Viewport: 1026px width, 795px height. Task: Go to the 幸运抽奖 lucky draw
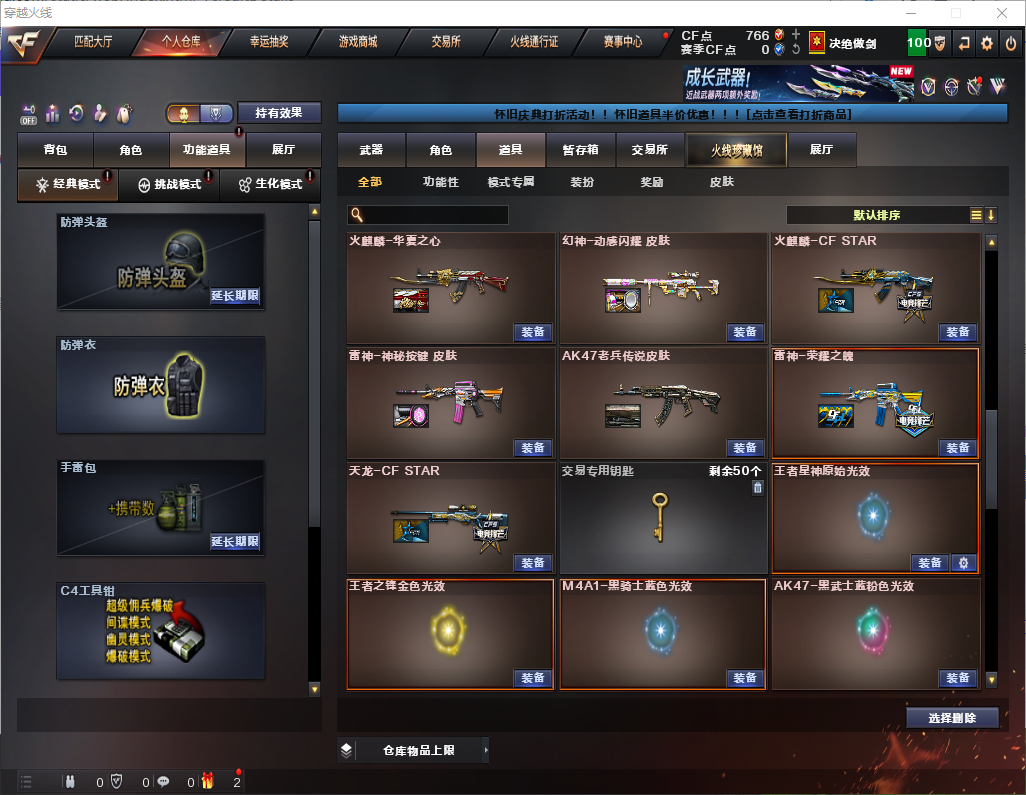[268, 42]
